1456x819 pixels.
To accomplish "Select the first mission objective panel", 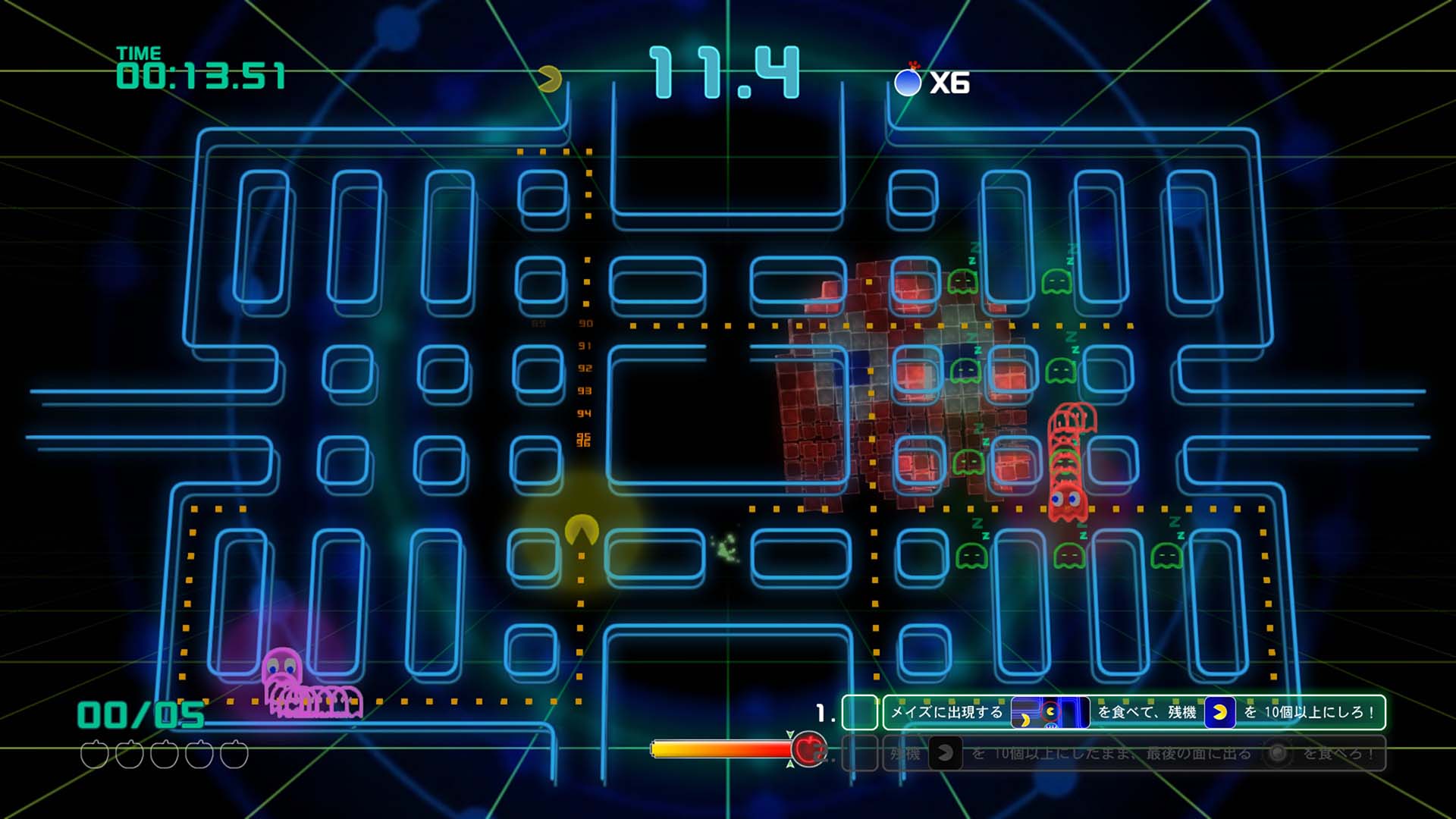I will (x=1134, y=713).
